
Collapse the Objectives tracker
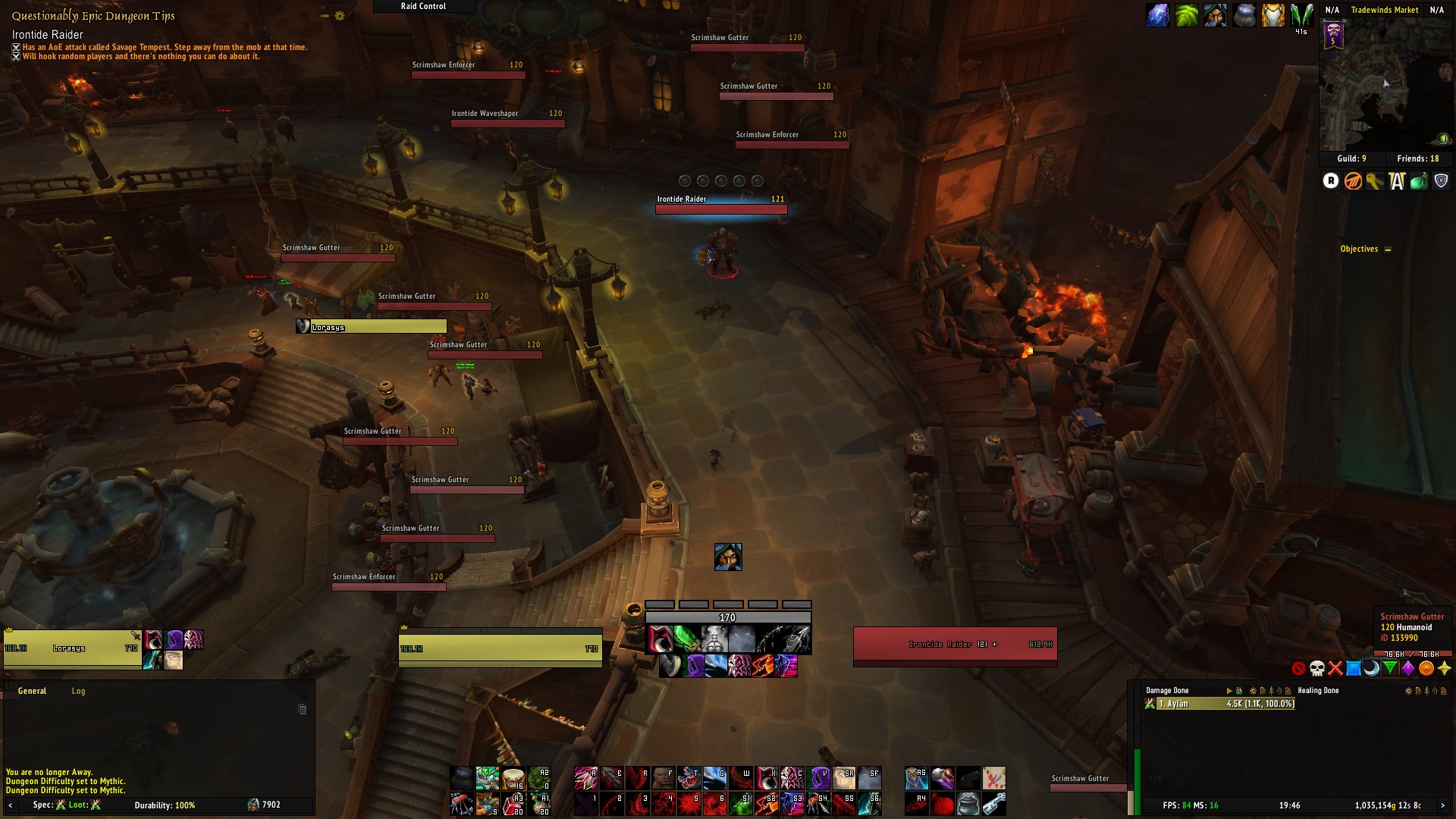[x=1388, y=249]
